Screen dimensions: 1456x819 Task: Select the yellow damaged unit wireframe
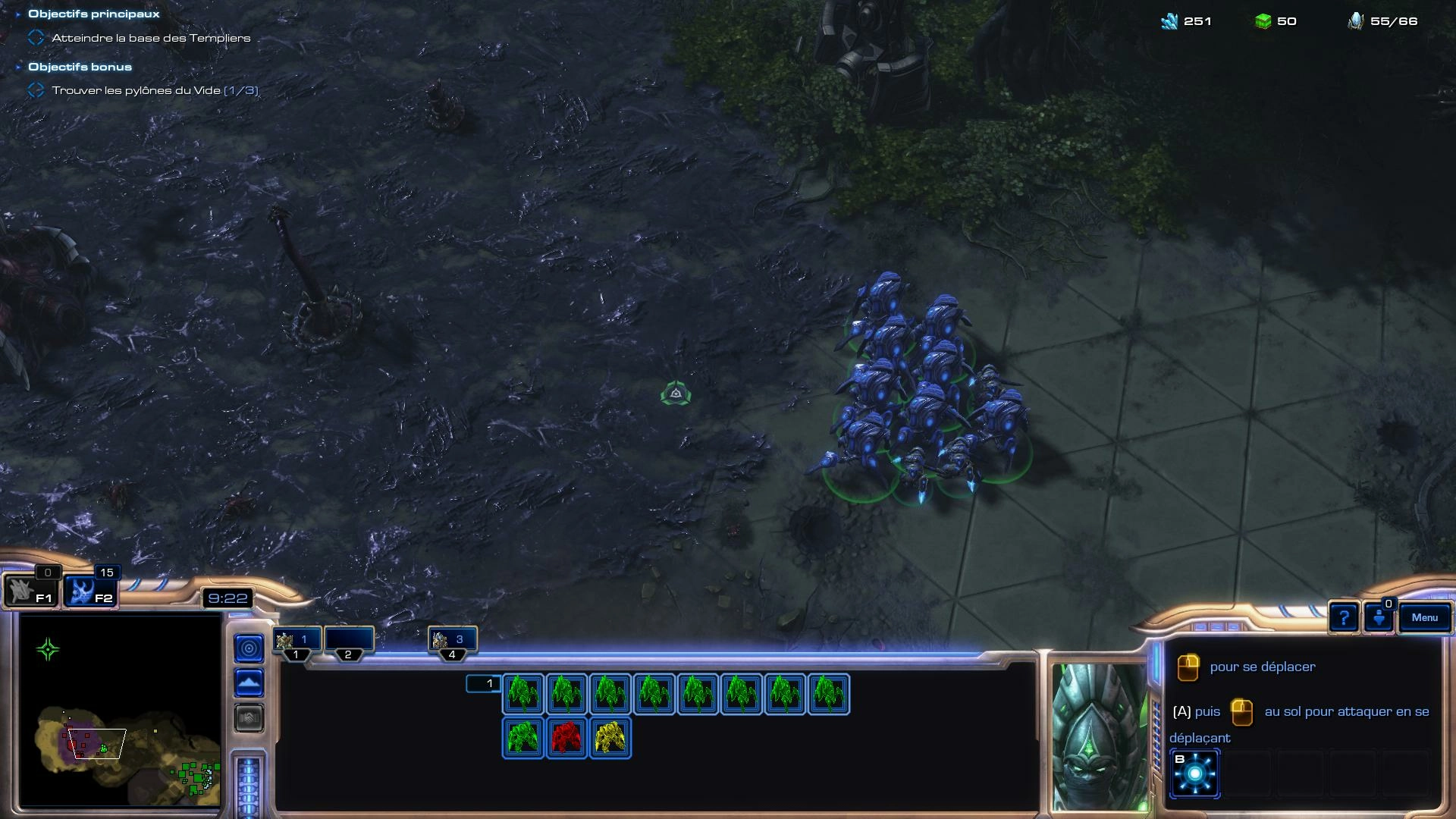click(x=610, y=738)
